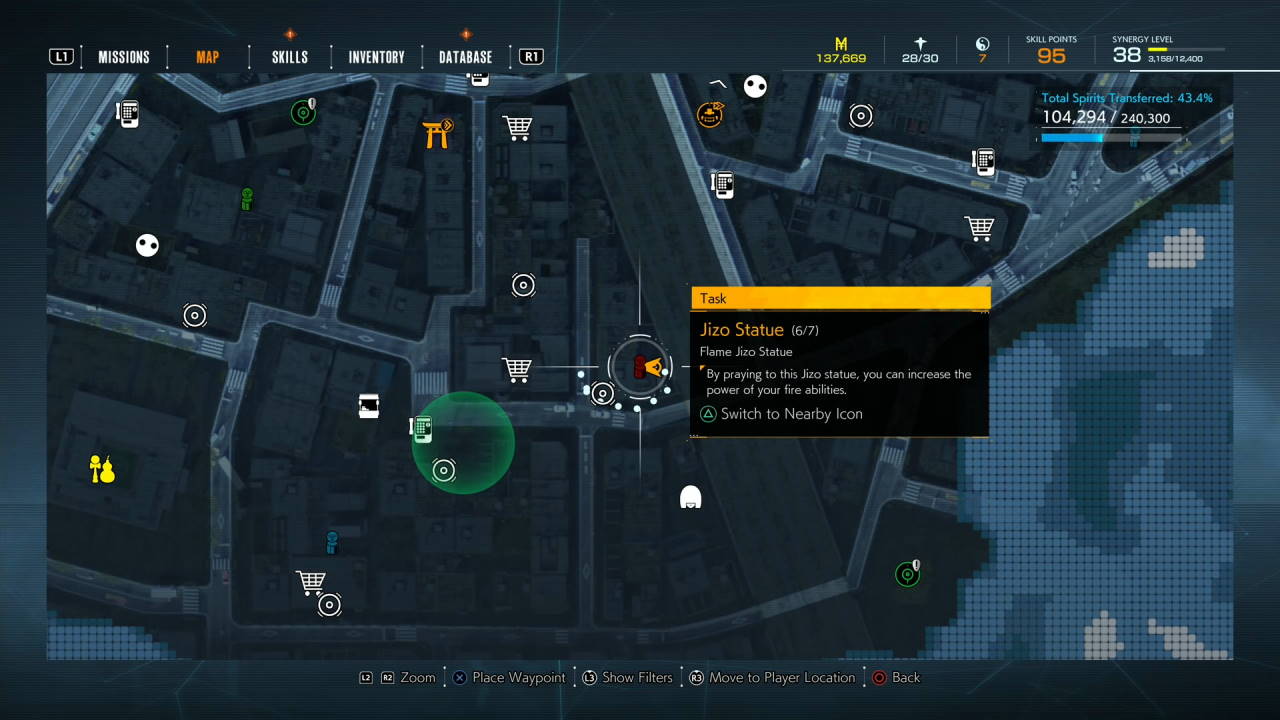Viewport: 1280px width, 720px height.
Task: Select the orange torii gate marker
Action: pos(437,133)
